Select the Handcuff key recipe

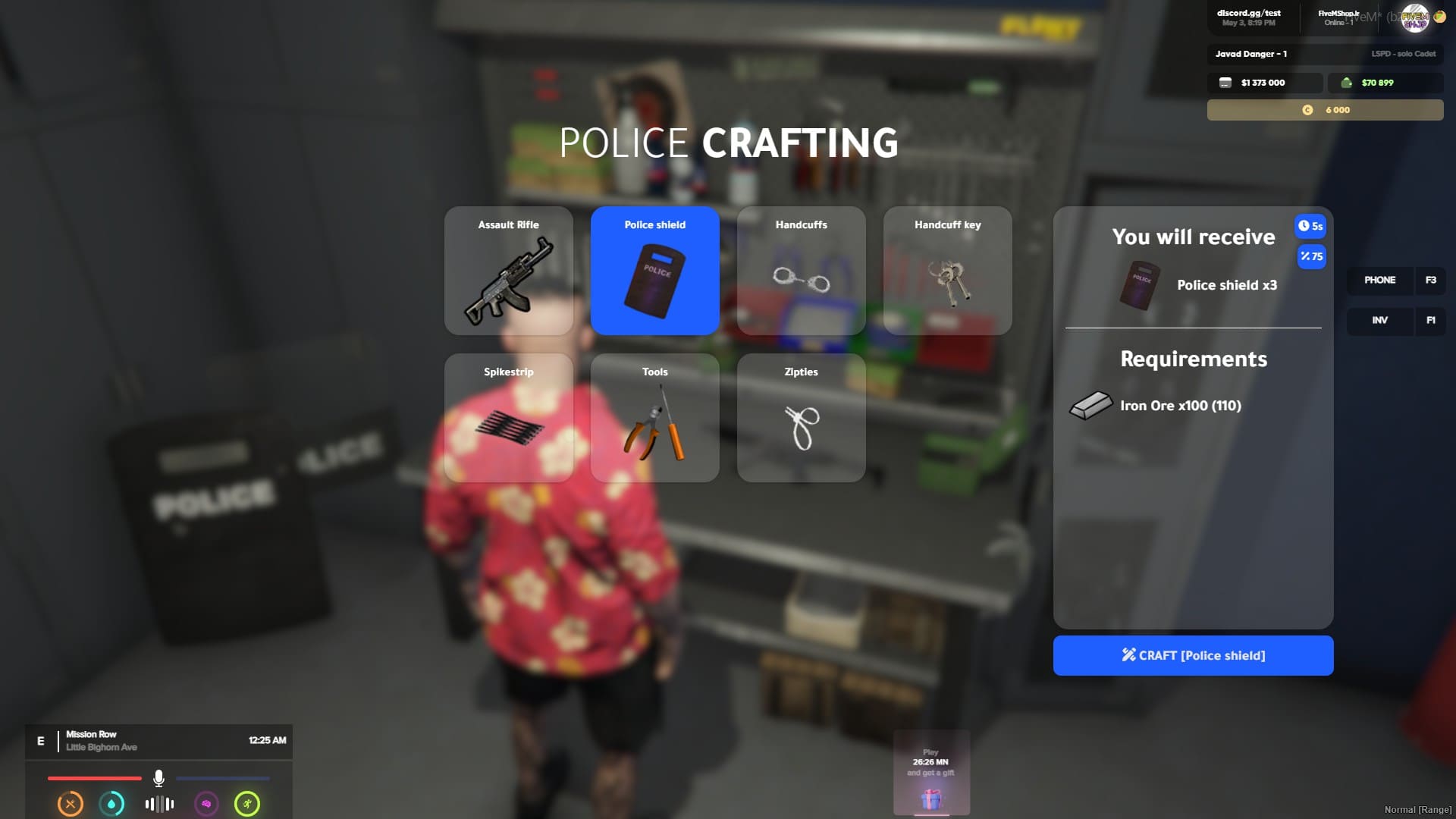coord(948,271)
